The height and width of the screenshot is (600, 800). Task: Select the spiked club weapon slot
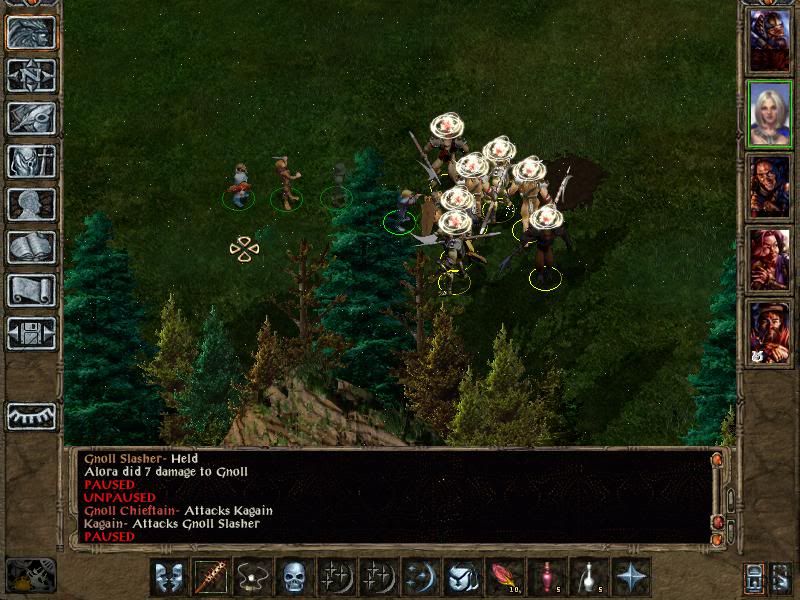[x=212, y=577]
